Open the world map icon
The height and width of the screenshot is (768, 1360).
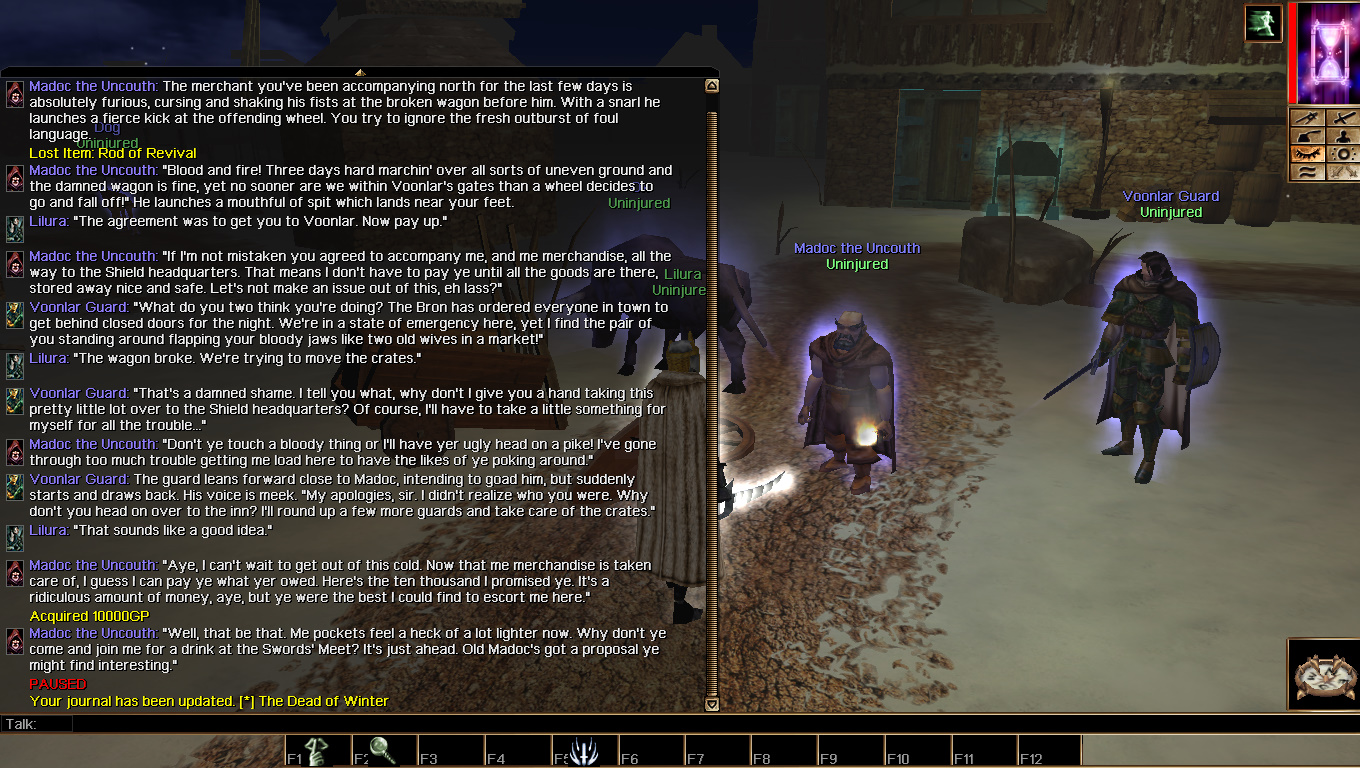(1307, 118)
